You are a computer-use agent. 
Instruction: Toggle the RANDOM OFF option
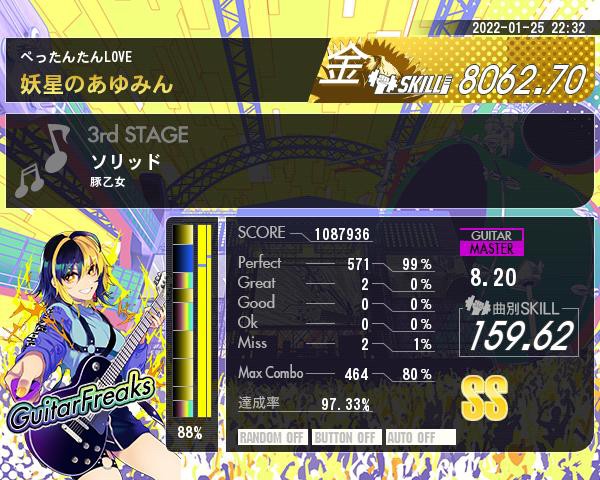point(272,437)
